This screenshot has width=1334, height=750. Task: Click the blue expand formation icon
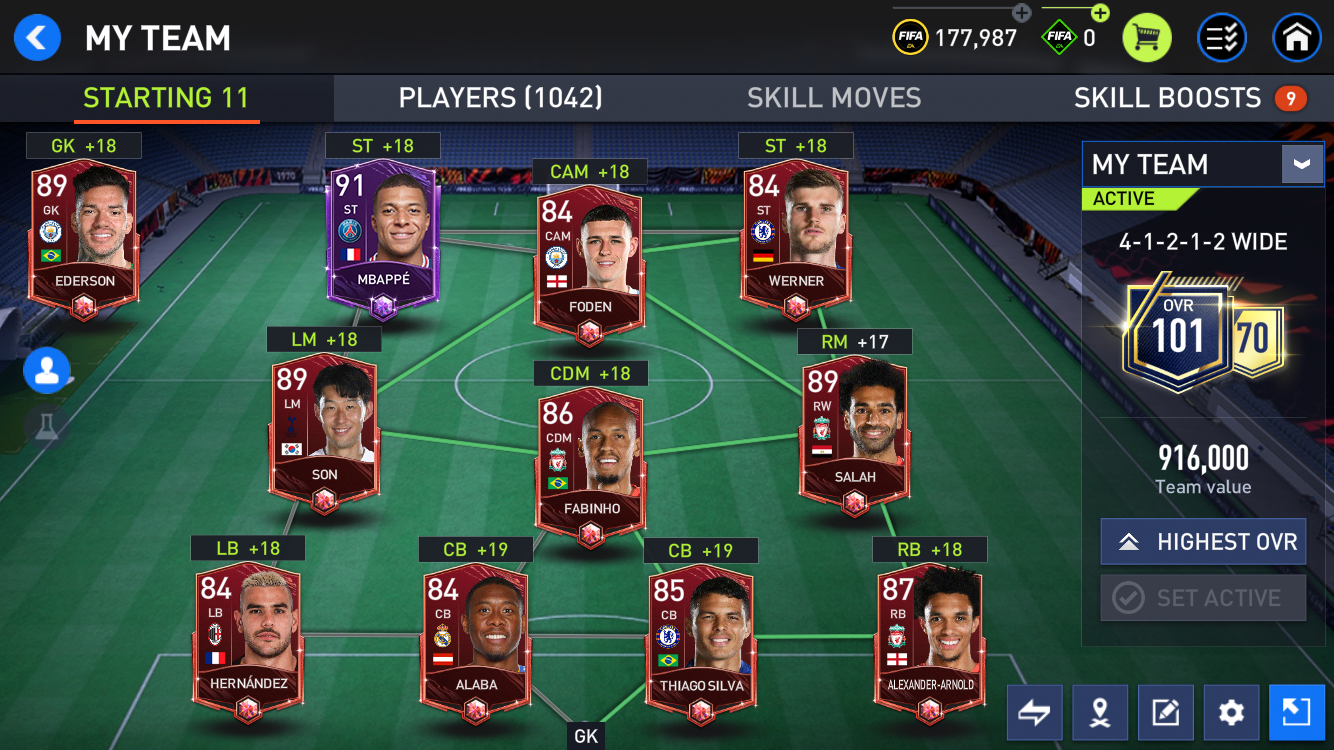1296,713
